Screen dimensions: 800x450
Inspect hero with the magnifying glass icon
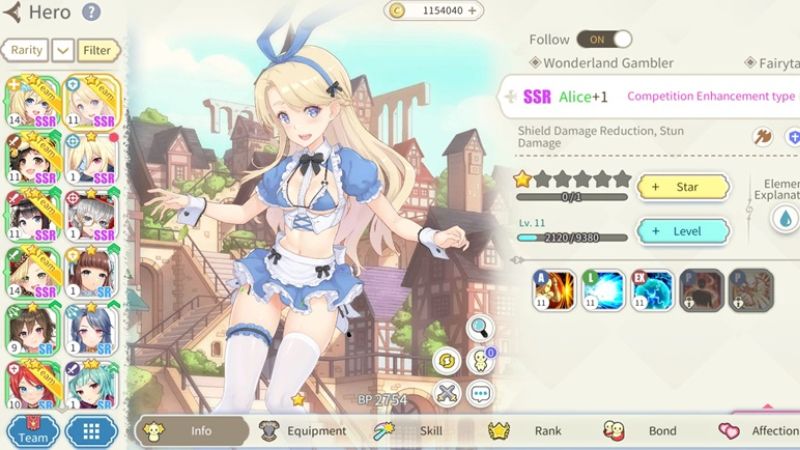pyautogui.click(x=479, y=327)
